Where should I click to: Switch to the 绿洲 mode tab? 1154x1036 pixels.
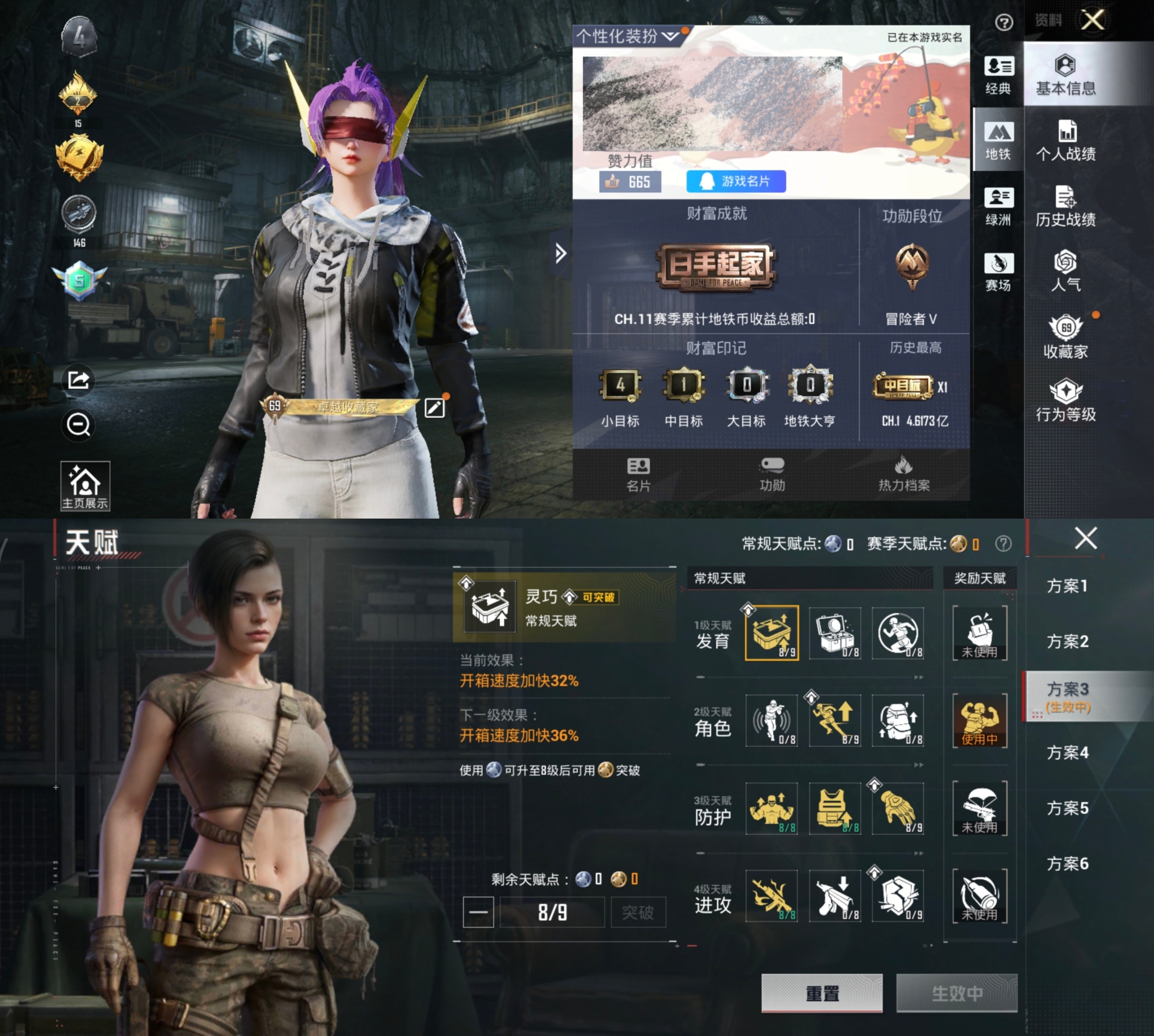tap(998, 206)
